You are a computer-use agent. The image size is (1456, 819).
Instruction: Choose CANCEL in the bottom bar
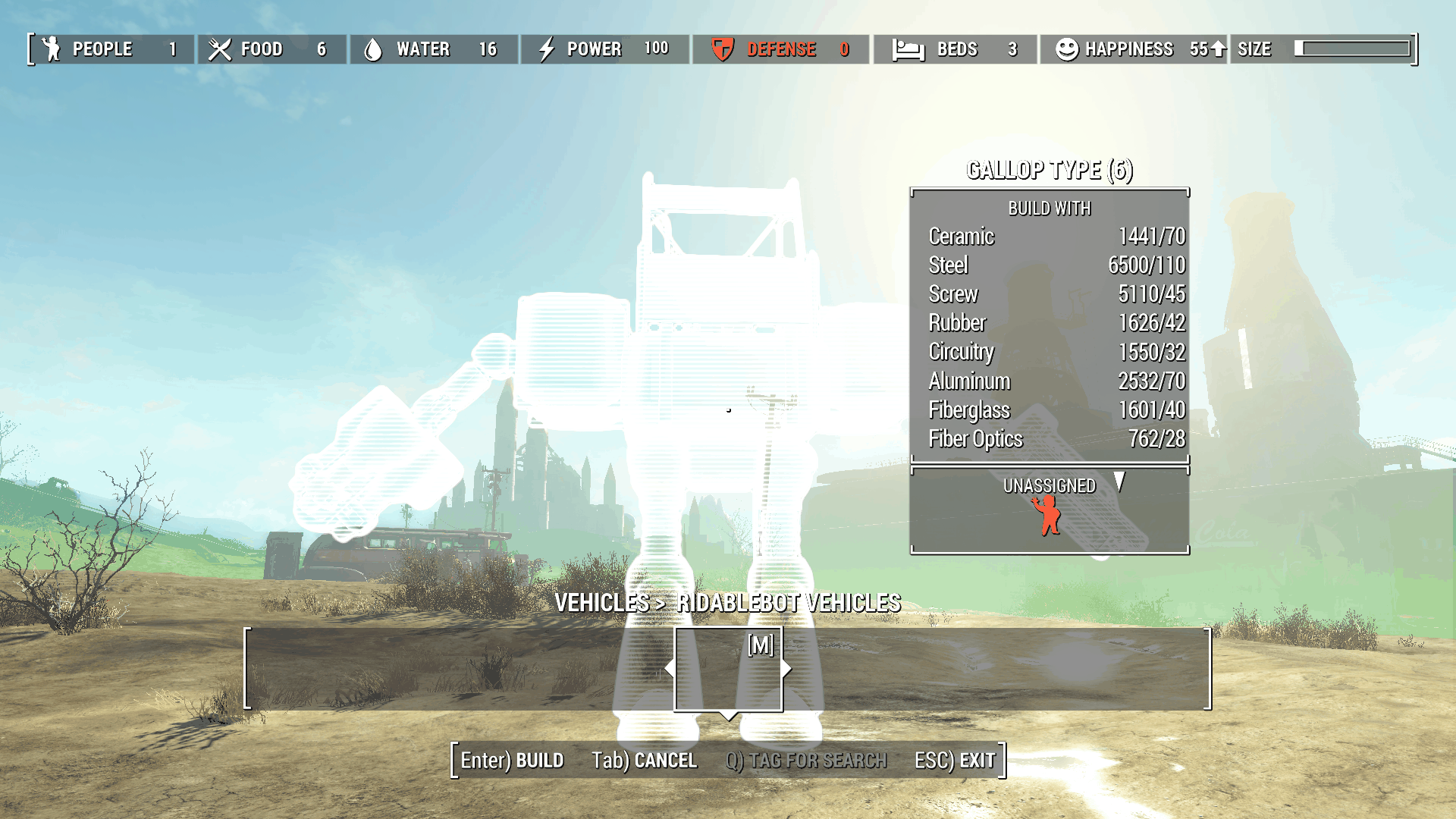[x=644, y=760]
